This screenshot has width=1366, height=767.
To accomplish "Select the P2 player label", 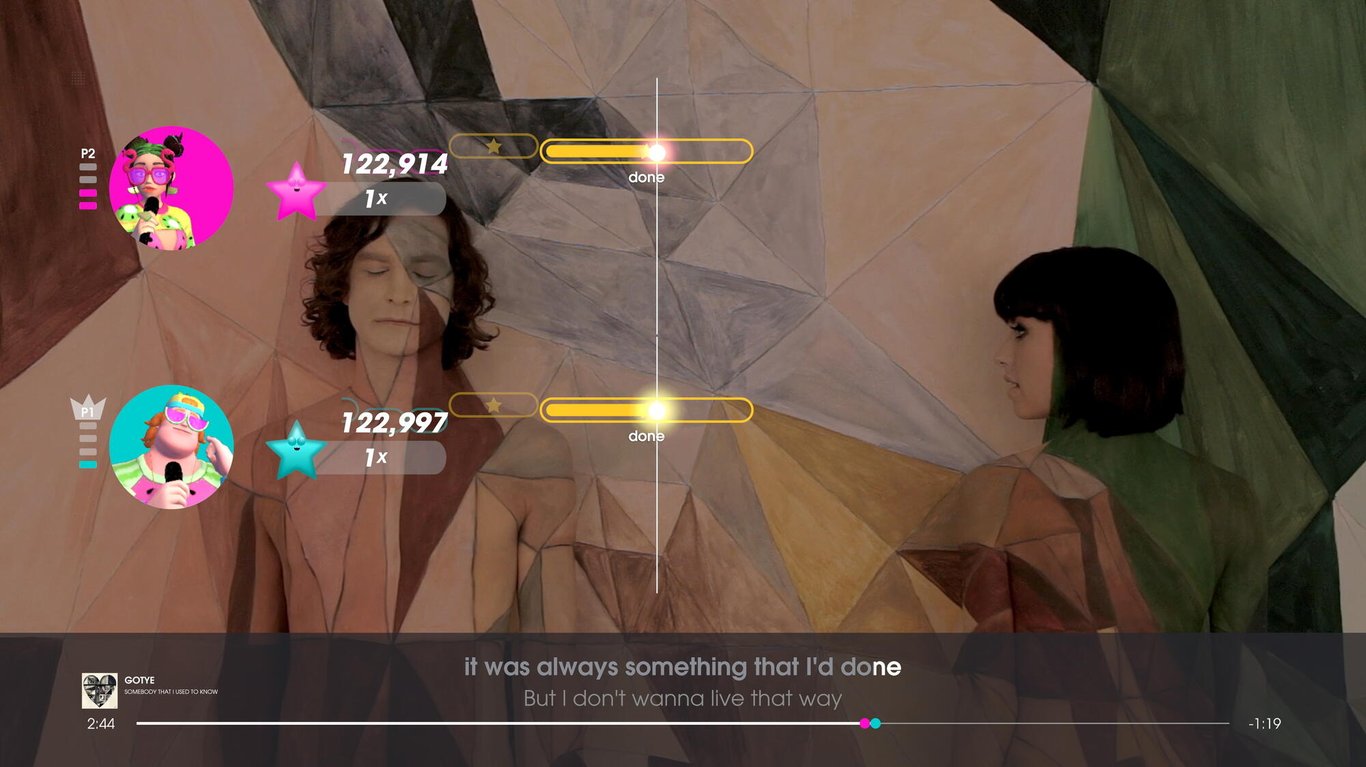I will point(87,152).
